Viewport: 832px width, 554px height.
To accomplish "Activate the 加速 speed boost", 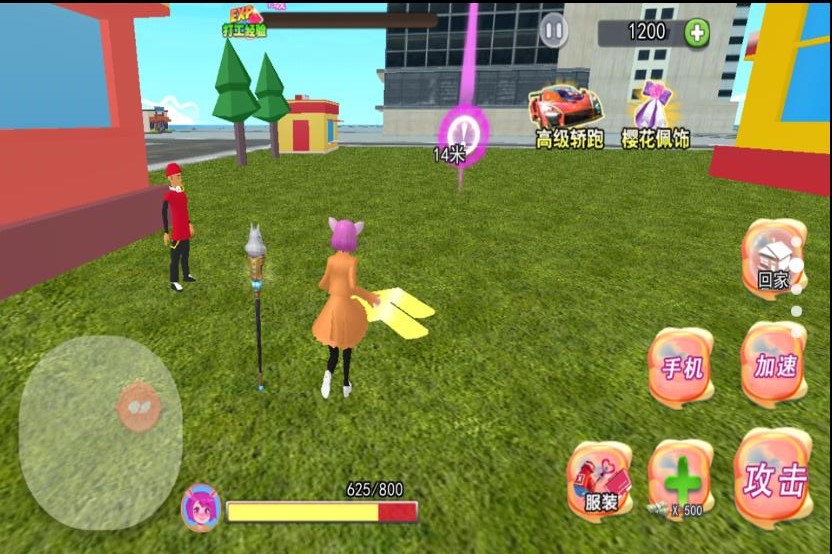I will pyautogui.click(x=774, y=364).
